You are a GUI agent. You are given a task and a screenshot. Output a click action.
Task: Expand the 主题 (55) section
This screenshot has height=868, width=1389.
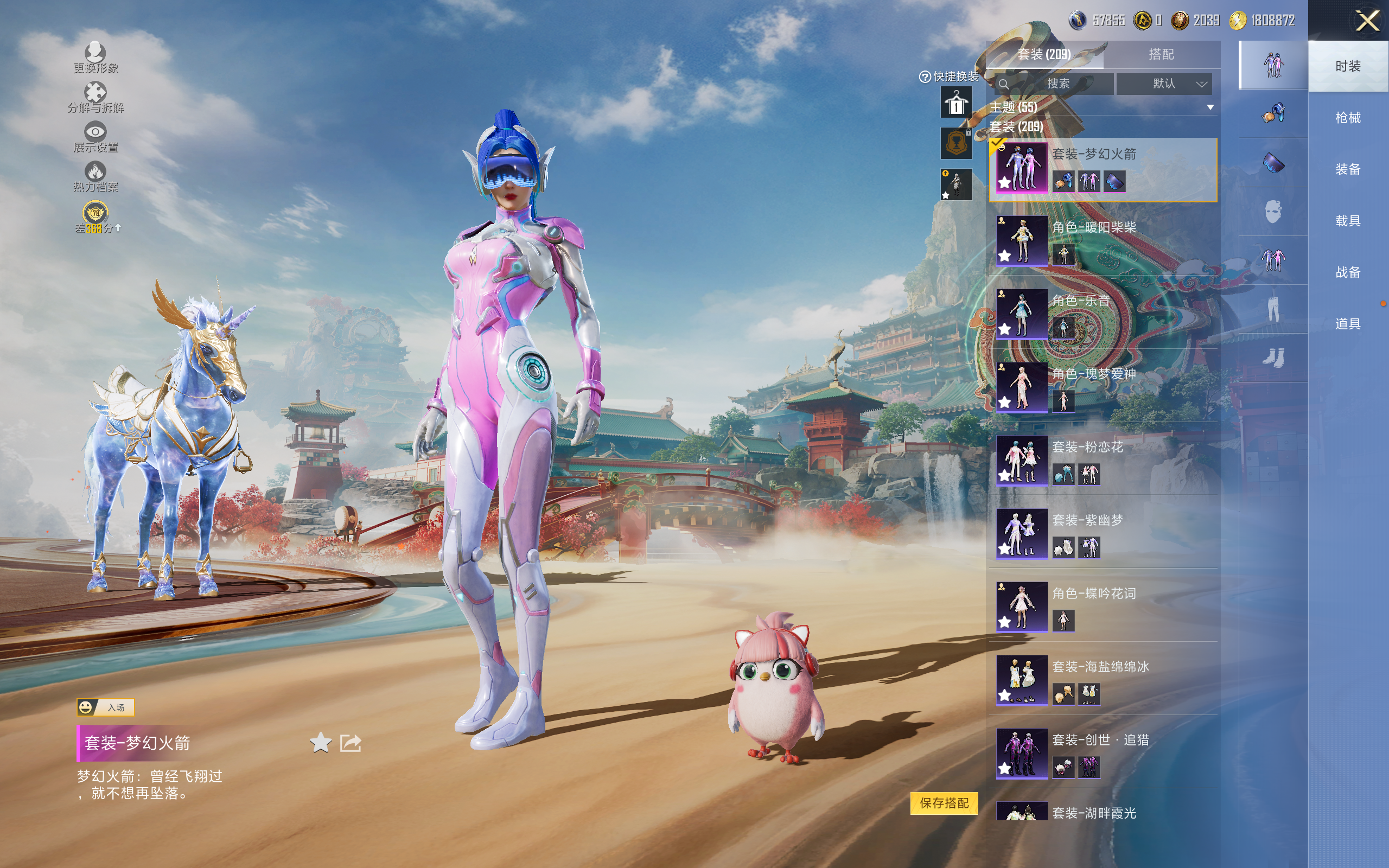coord(1210,107)
